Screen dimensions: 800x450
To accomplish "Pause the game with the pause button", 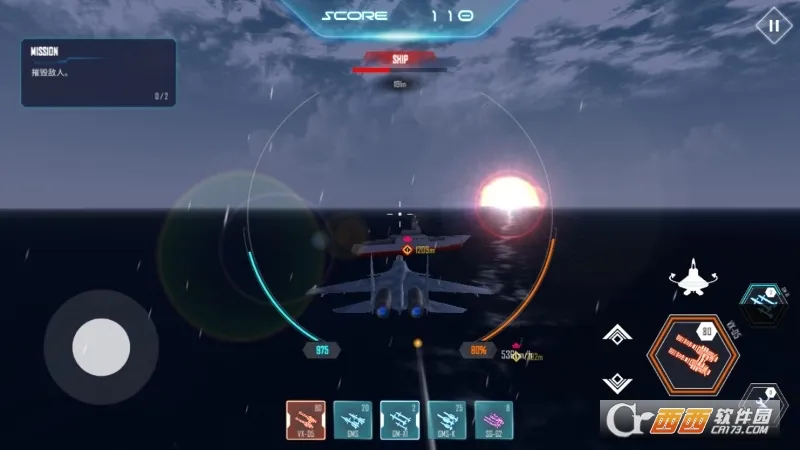I will click(773, 26).
